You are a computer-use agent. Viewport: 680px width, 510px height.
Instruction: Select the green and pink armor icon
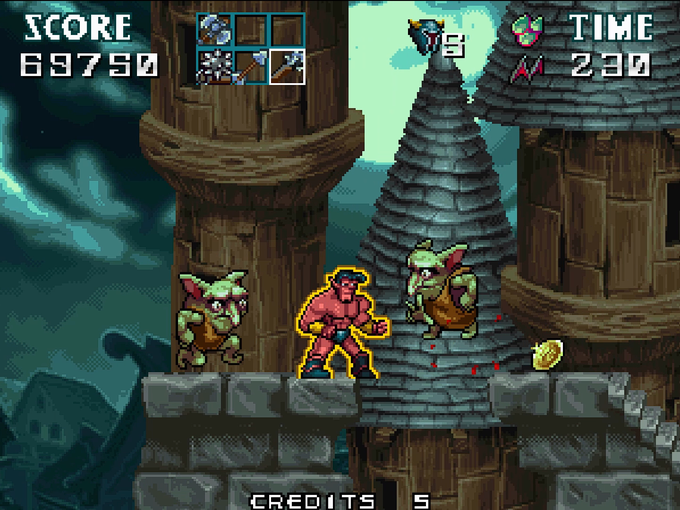tap(527, 28)
